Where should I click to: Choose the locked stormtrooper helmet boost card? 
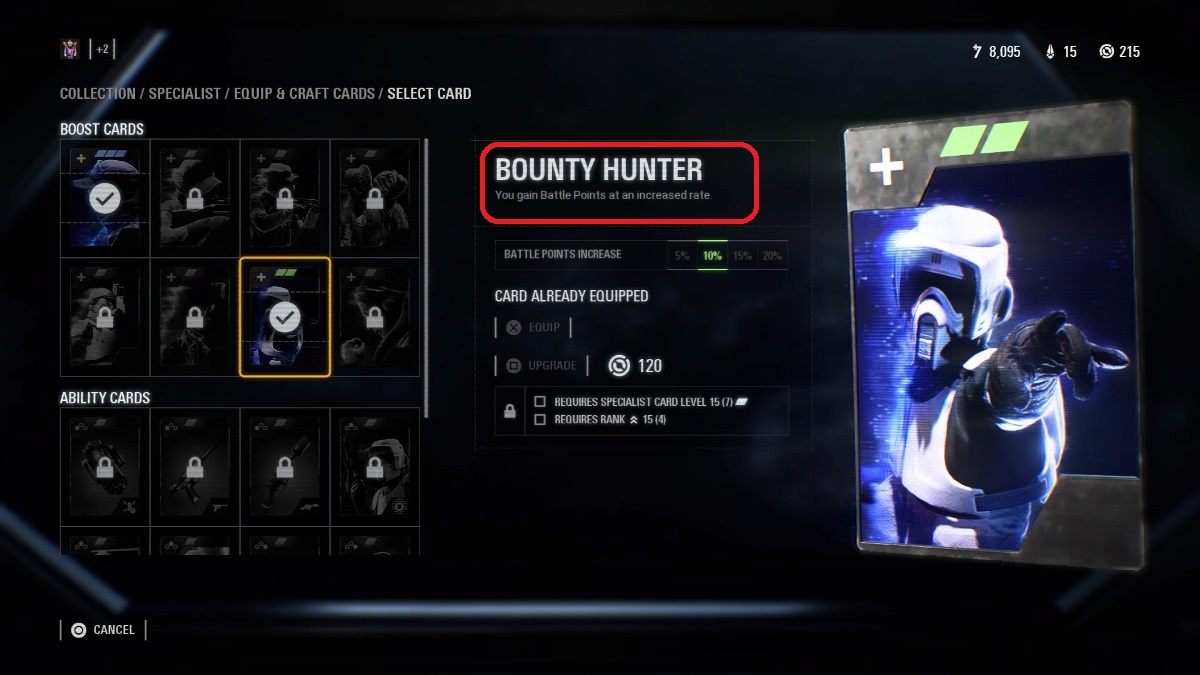coord(105,317)
